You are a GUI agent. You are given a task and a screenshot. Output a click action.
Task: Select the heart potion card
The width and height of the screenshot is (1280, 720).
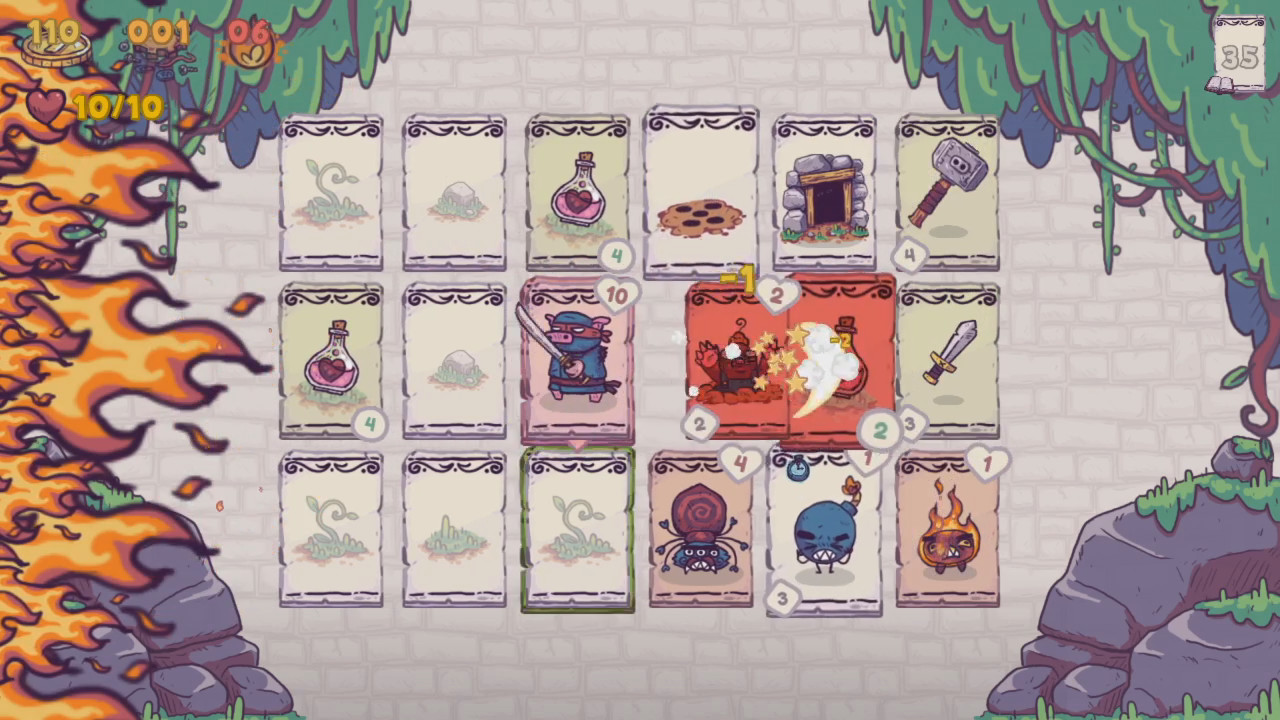click(578, 190)
